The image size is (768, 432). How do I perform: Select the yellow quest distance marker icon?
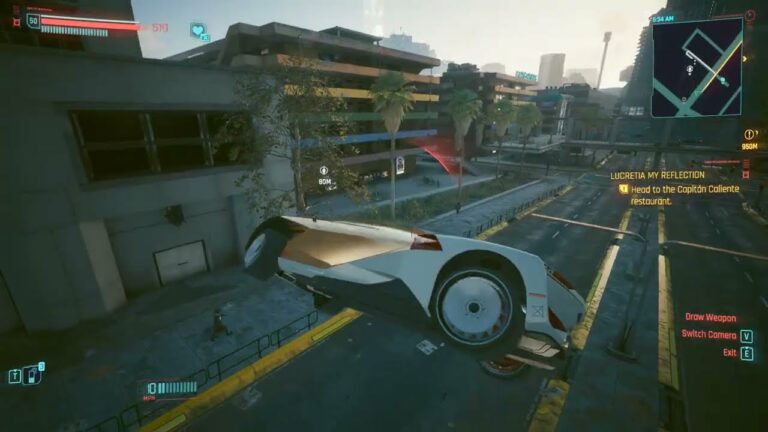click(x=749, y=134)
